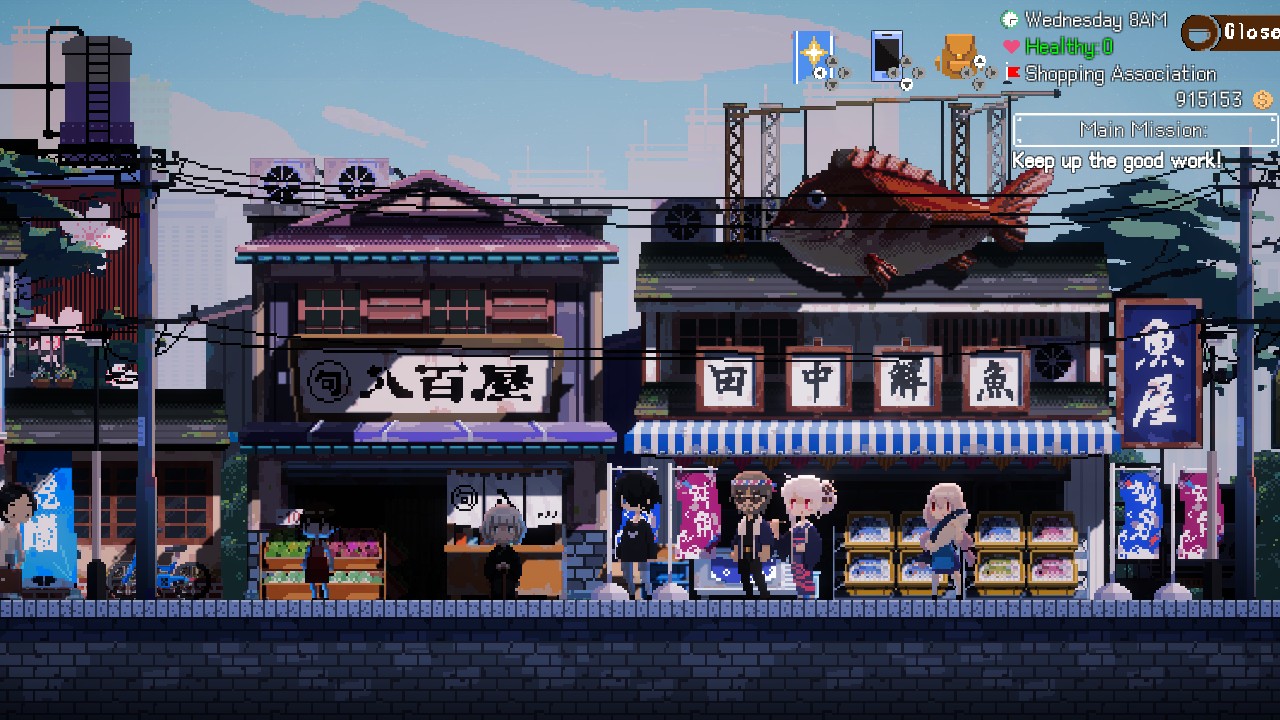
Task: Click the right arrow beside the phone icon
Action: click(x=917, y=73)
